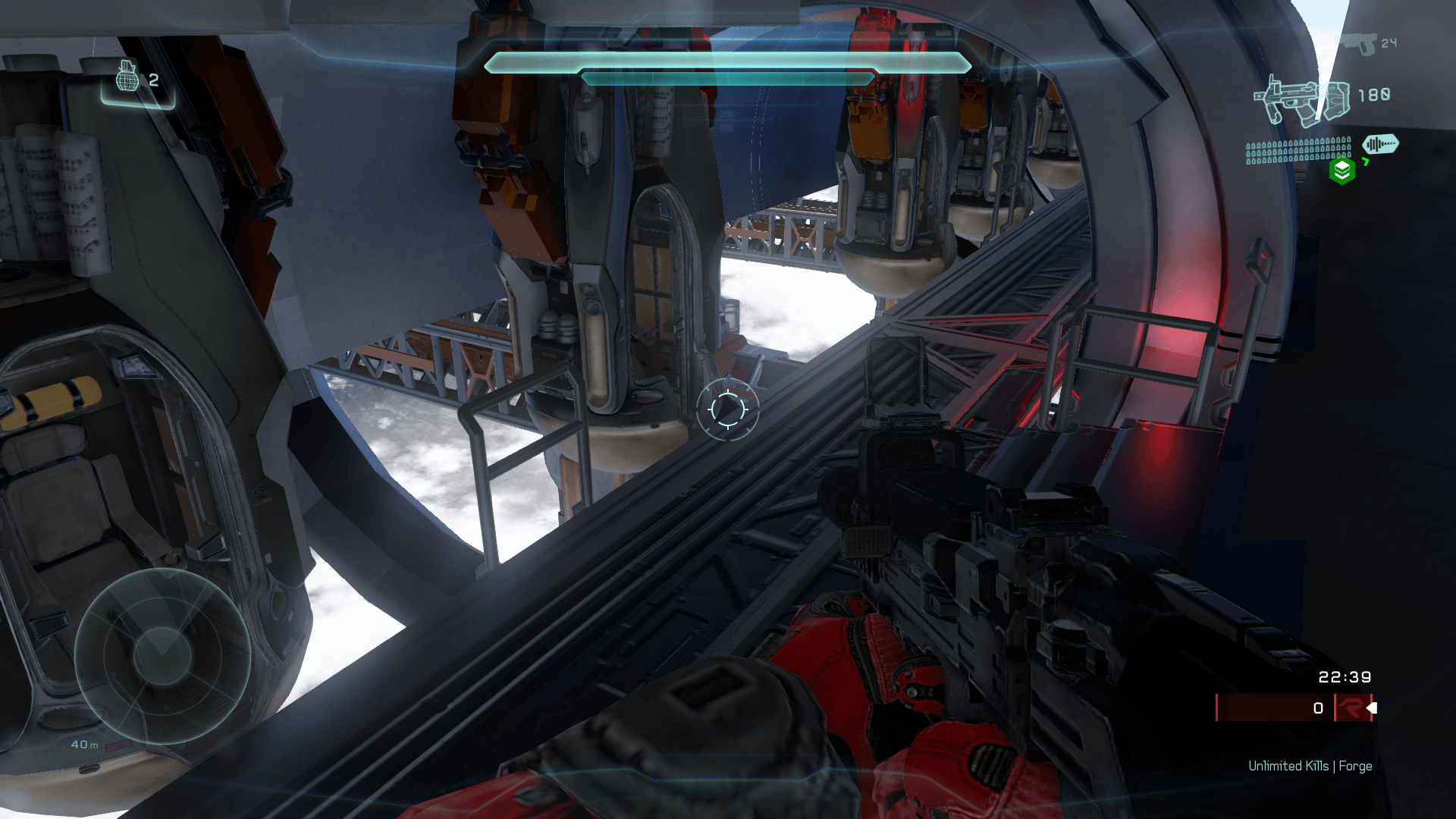Select the frag grenade icon
Image resolution: width=1456 pixels, height=819 pixels.
tap(127, 77)
